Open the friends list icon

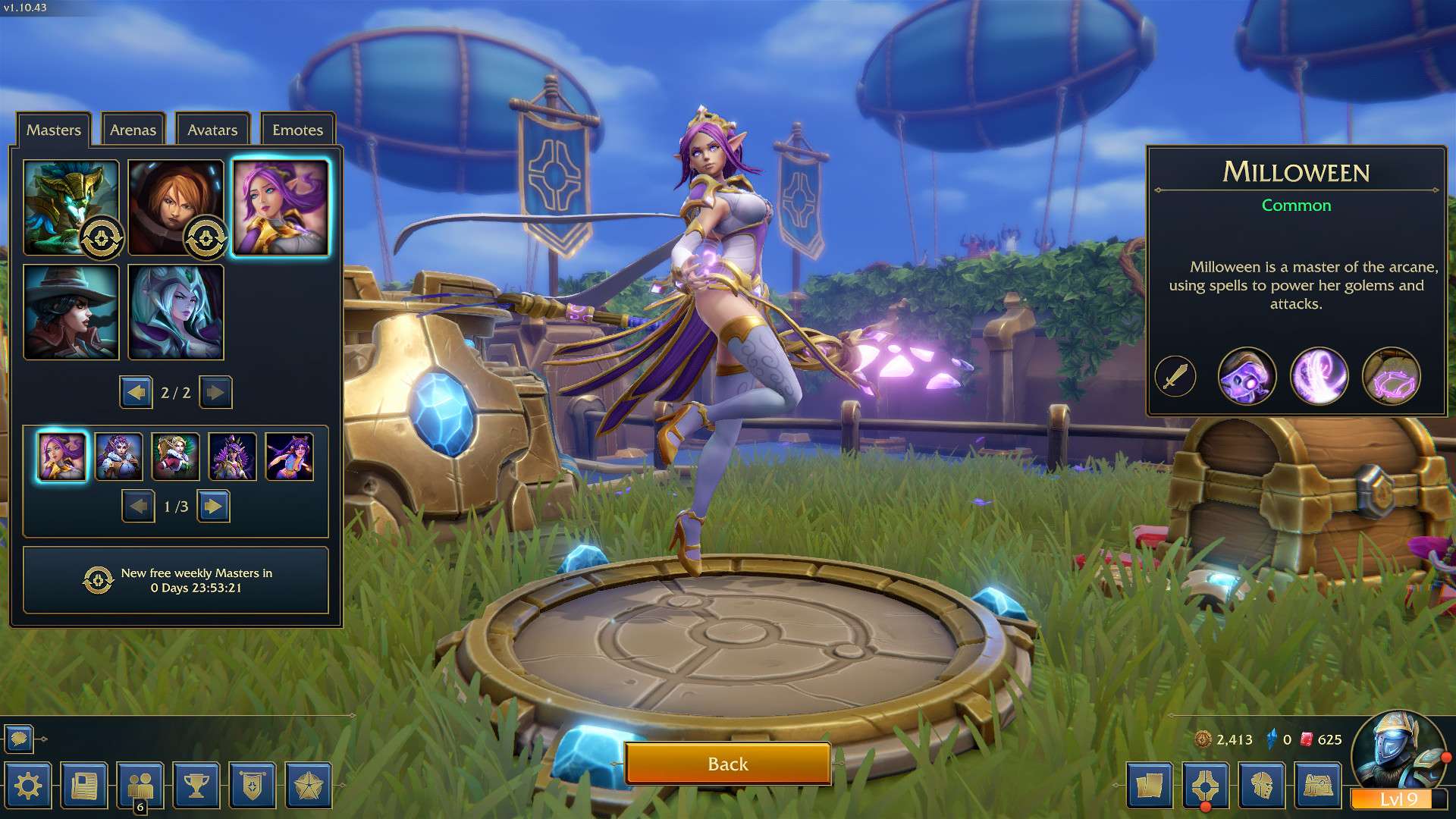pos(140,786)
